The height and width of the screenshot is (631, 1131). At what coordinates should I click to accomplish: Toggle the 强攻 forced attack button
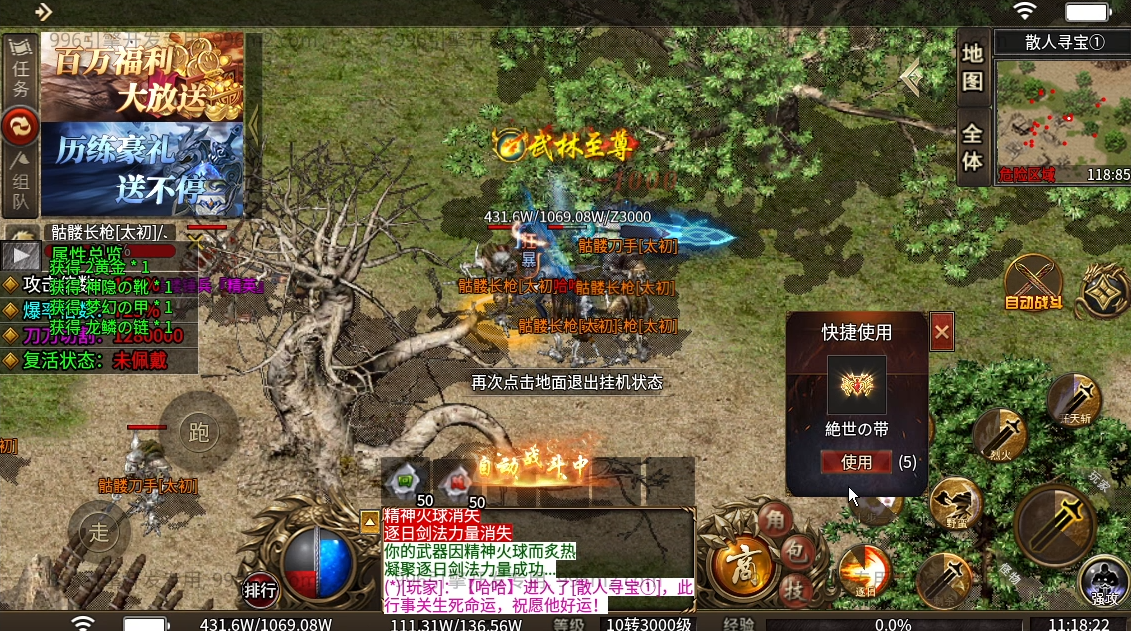point(1104,581)
